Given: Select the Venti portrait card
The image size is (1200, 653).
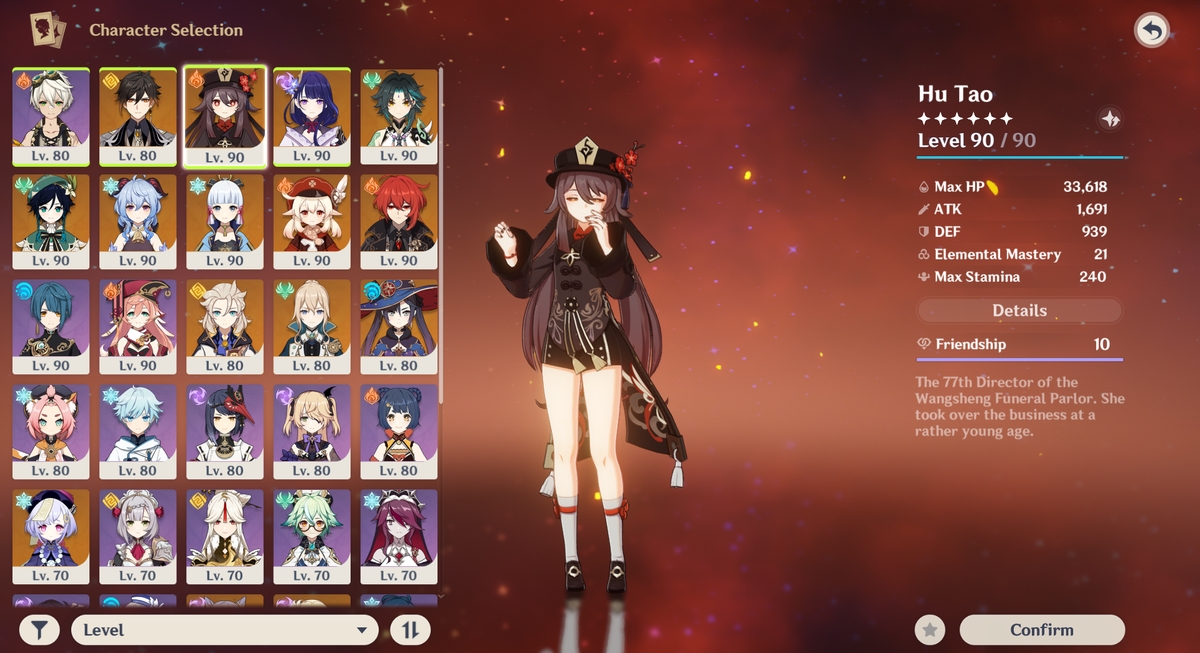Looking at the screenshot, I should pos(51,221).
